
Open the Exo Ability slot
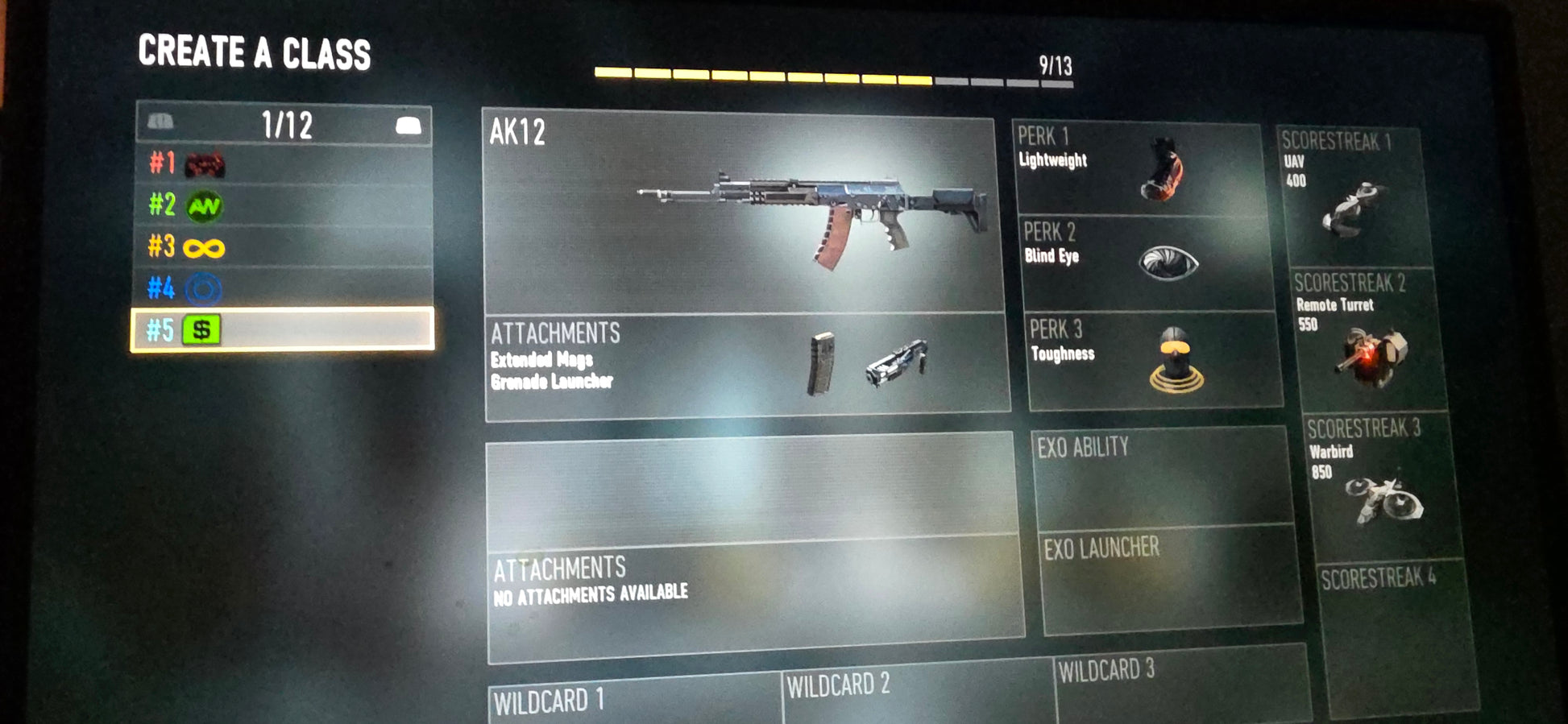(x=1160, y=477)
